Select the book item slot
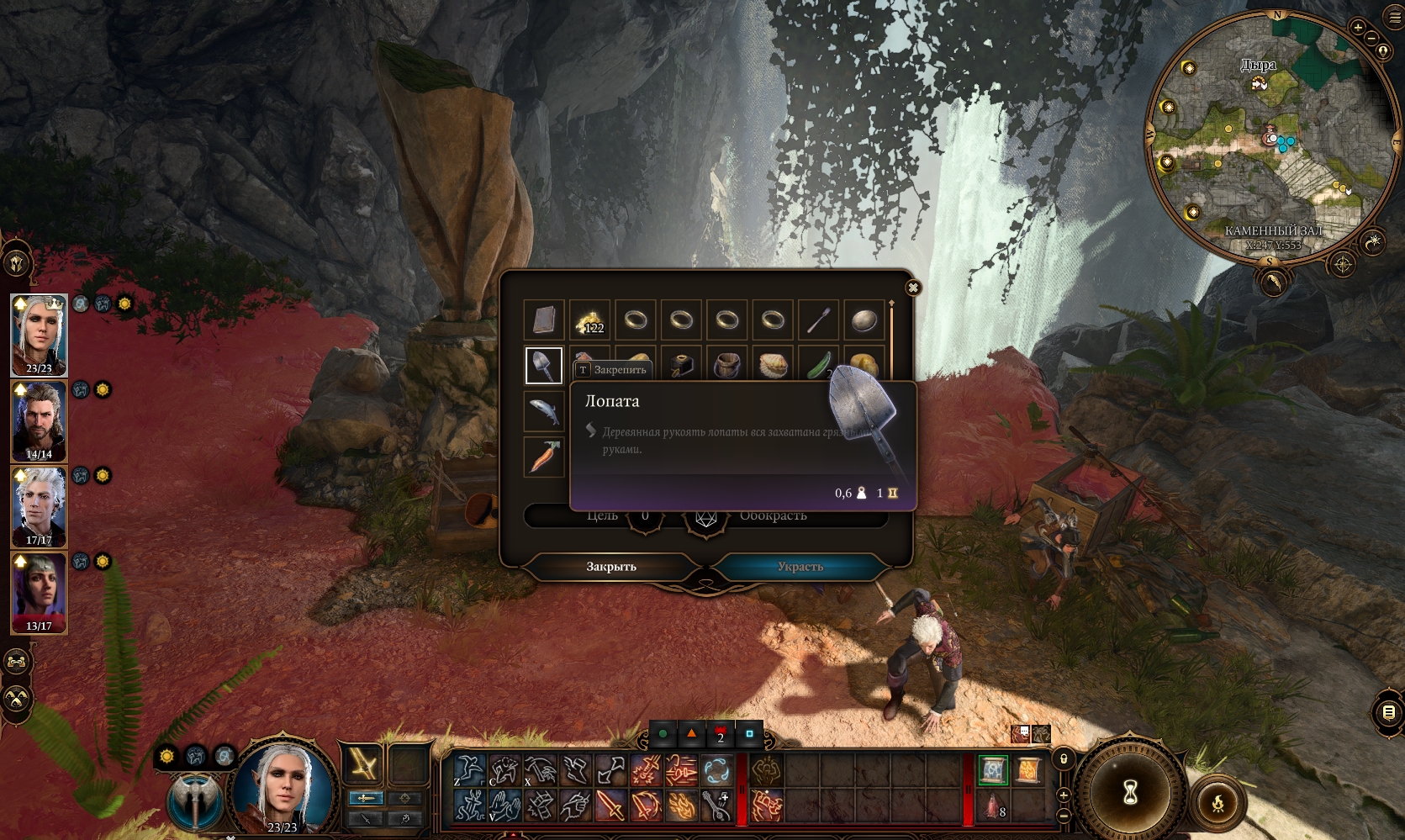 543,320
